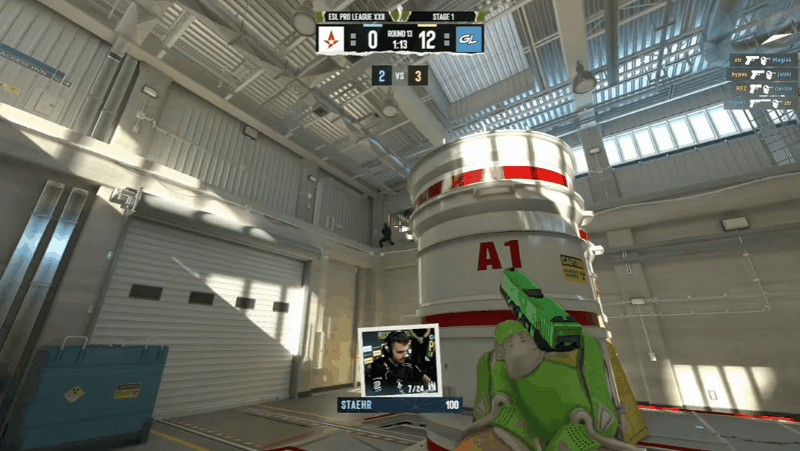Select the hypex kills jabbi feed entry

[762, 74]
